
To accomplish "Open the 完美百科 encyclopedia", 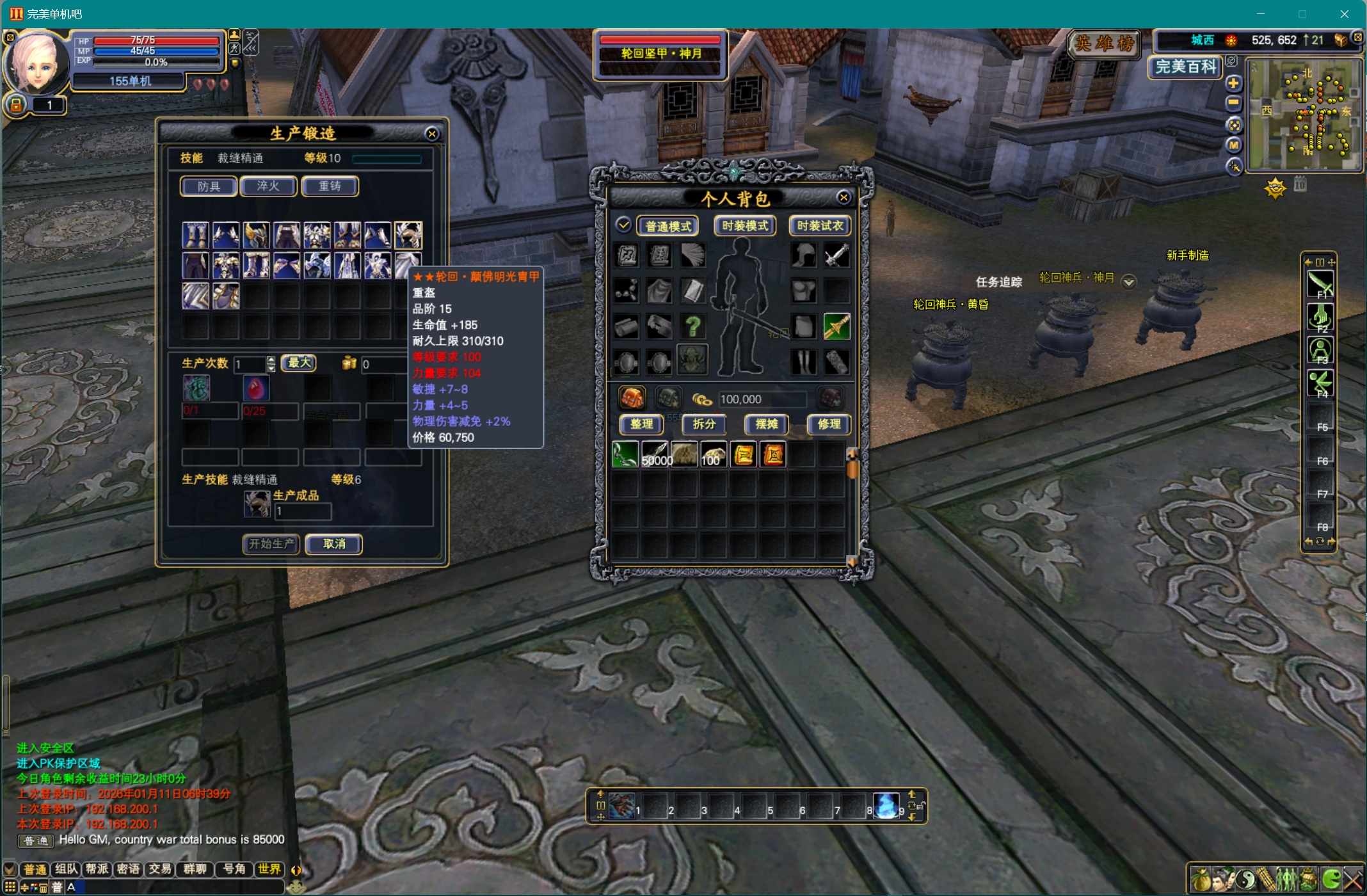I will [1186, 67].
